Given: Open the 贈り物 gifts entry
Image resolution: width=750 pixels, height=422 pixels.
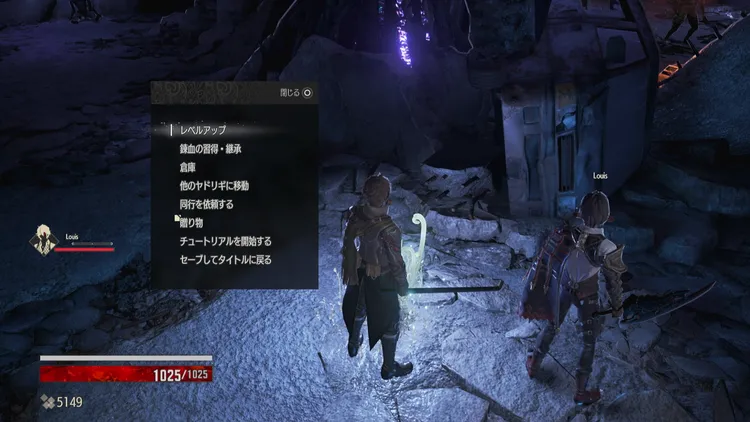Looking at the screenshot, I should coord(191,222).
